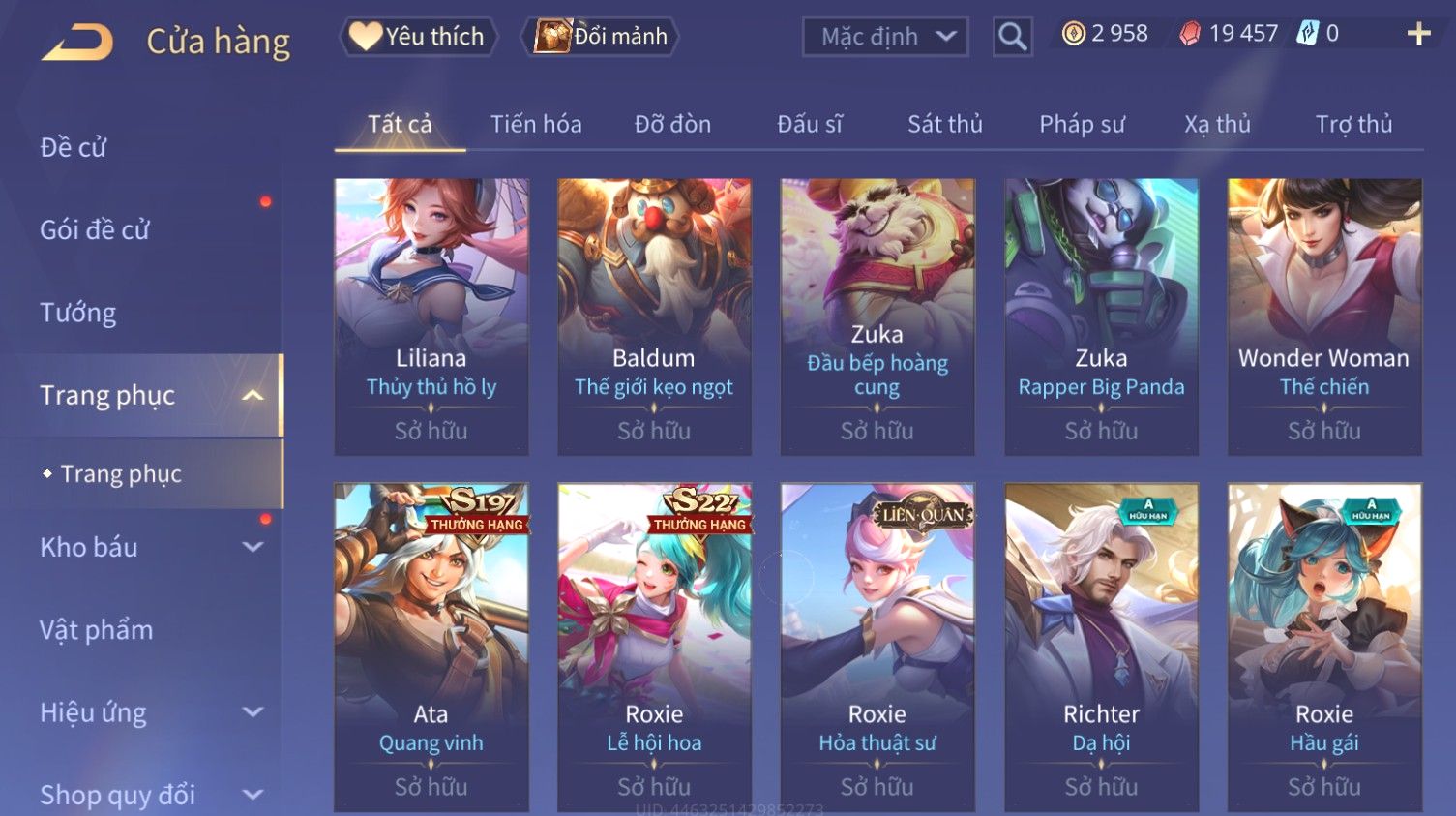Open the Đổi mảnh exchange page
Screen dimensions: 1456x816
coord(601,37)
